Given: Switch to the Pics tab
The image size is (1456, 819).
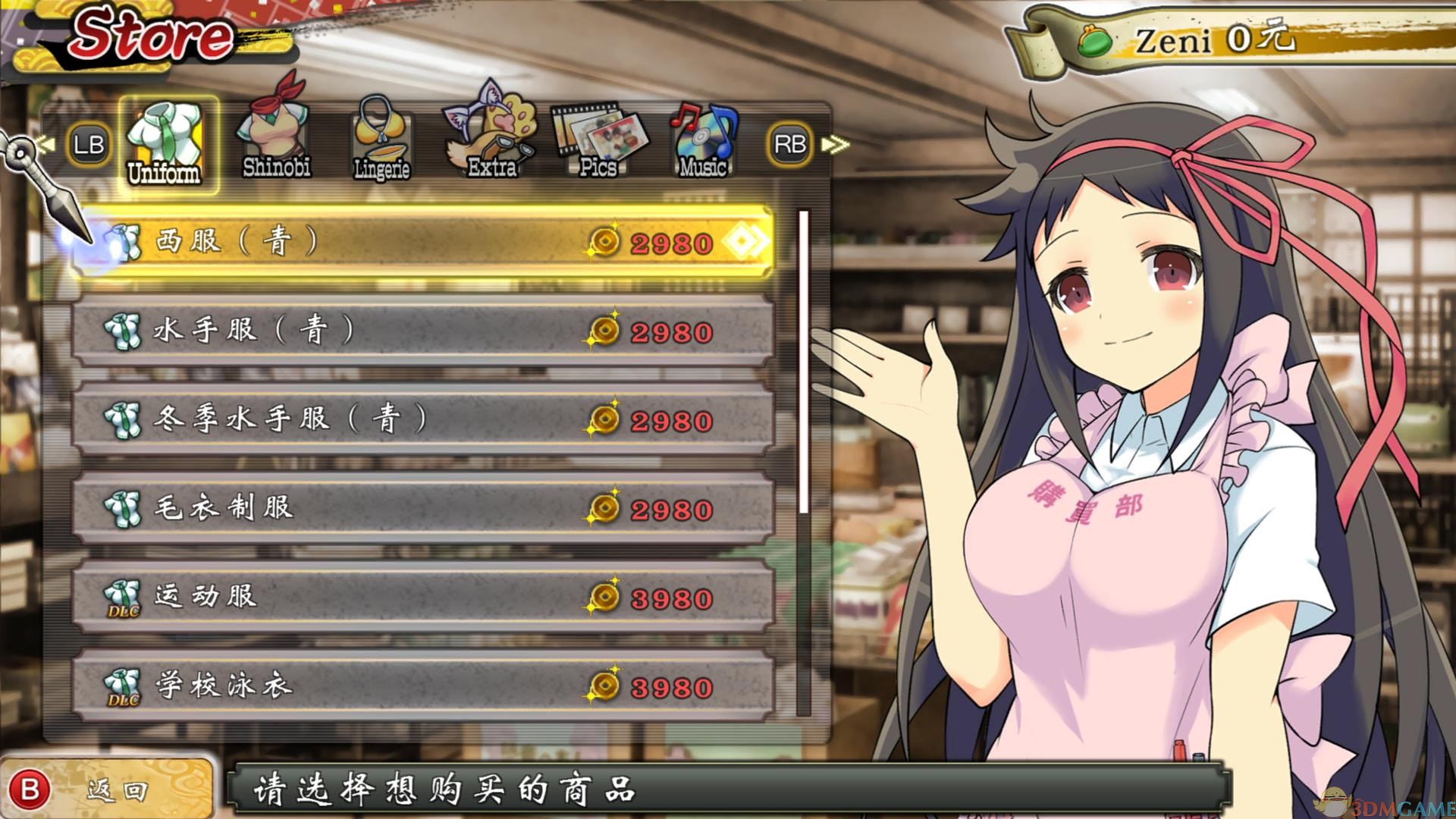Looking at the screenshot, I should click(x=600, y=141).
